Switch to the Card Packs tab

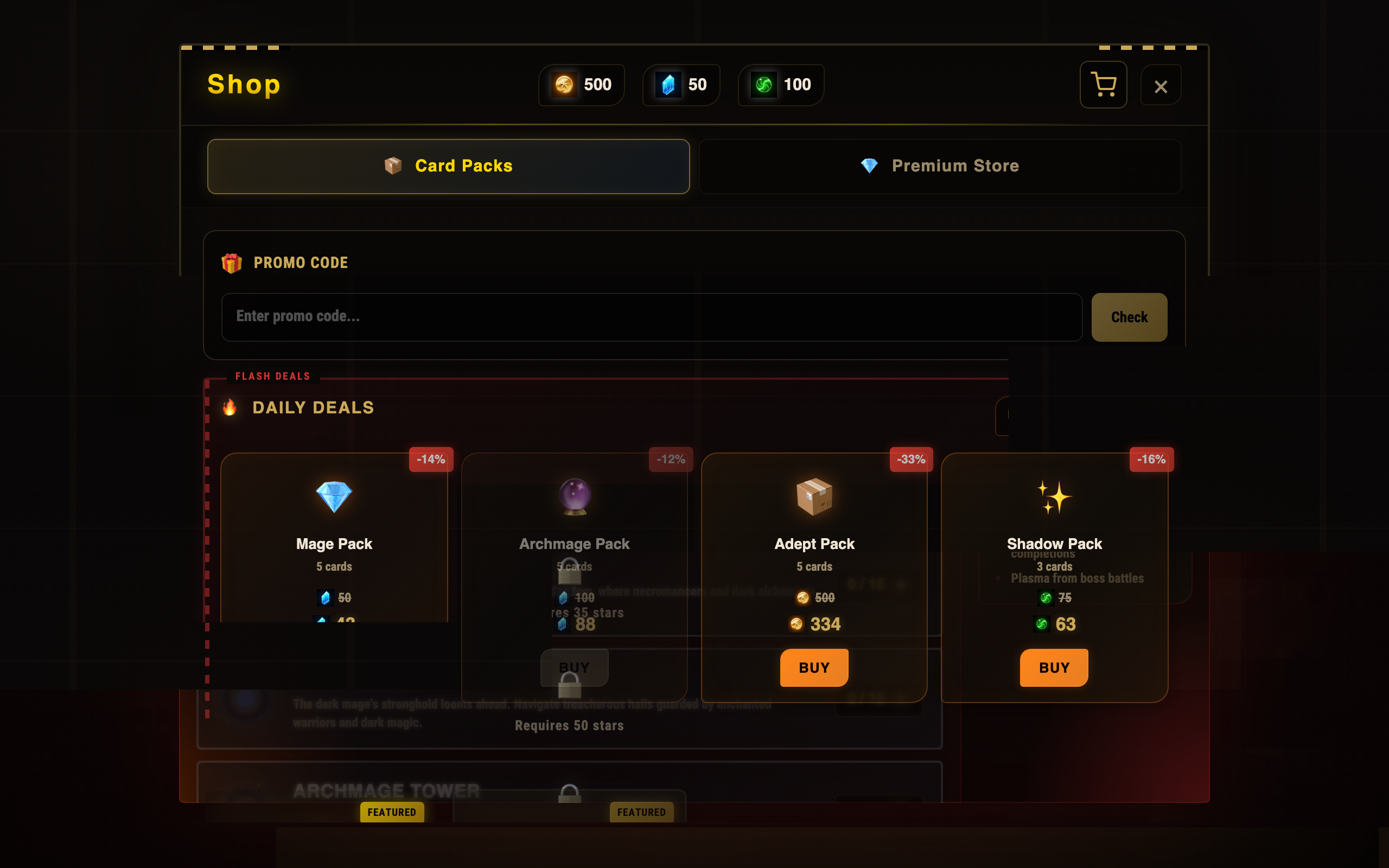click(x=448, y=166)
